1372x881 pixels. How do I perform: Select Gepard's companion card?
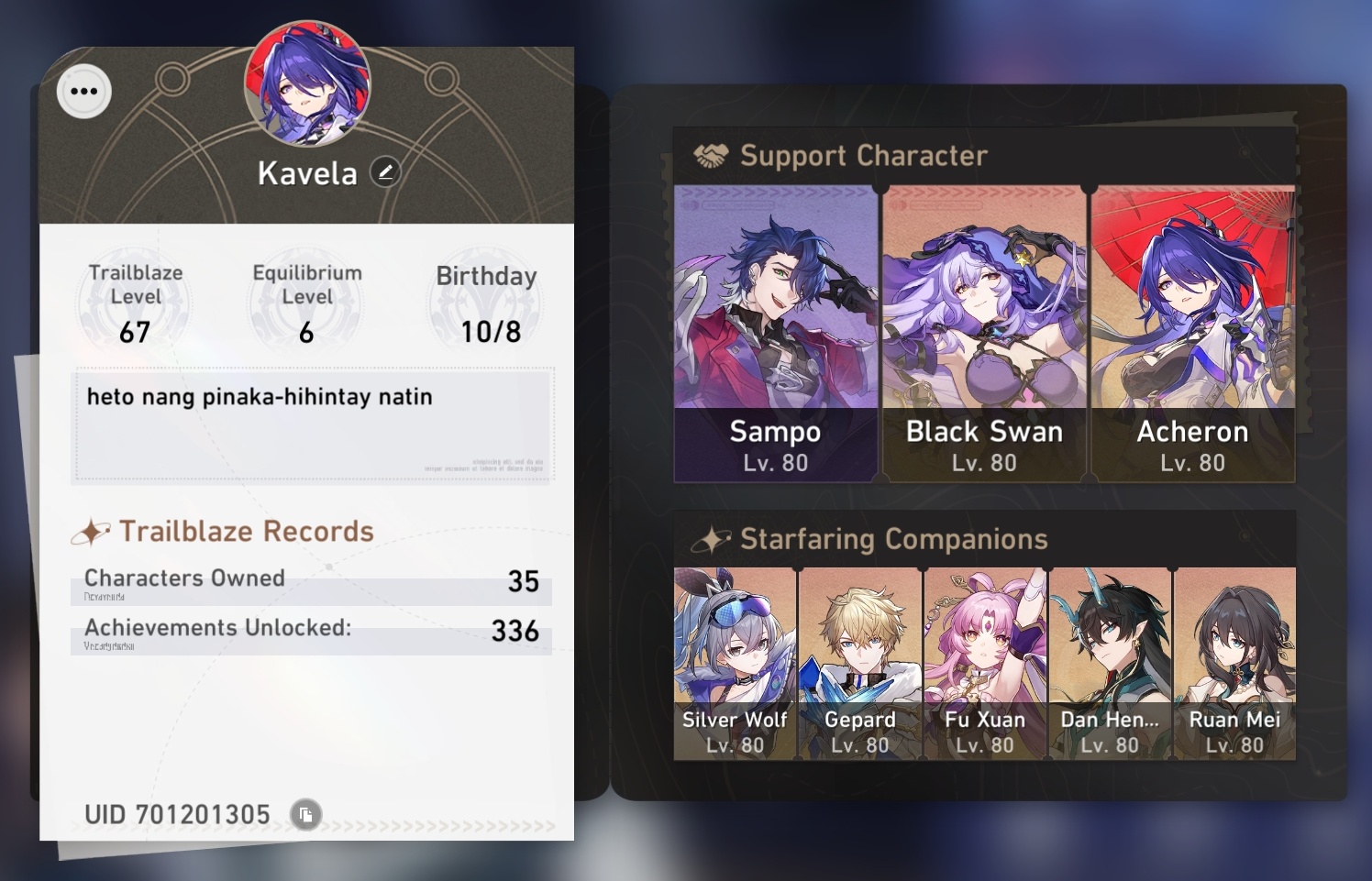point(860,660)
